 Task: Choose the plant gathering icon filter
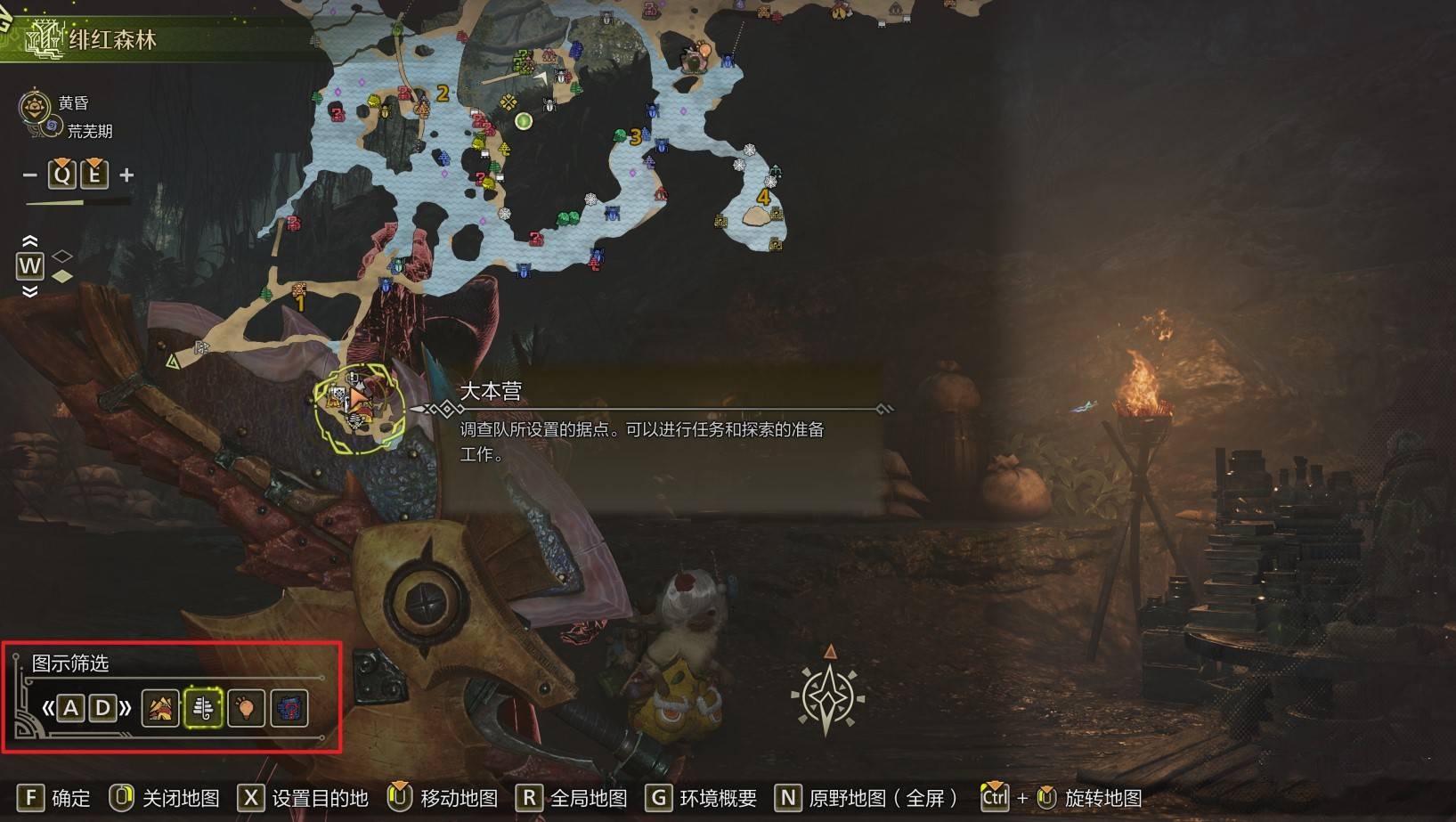coord(203,708)
